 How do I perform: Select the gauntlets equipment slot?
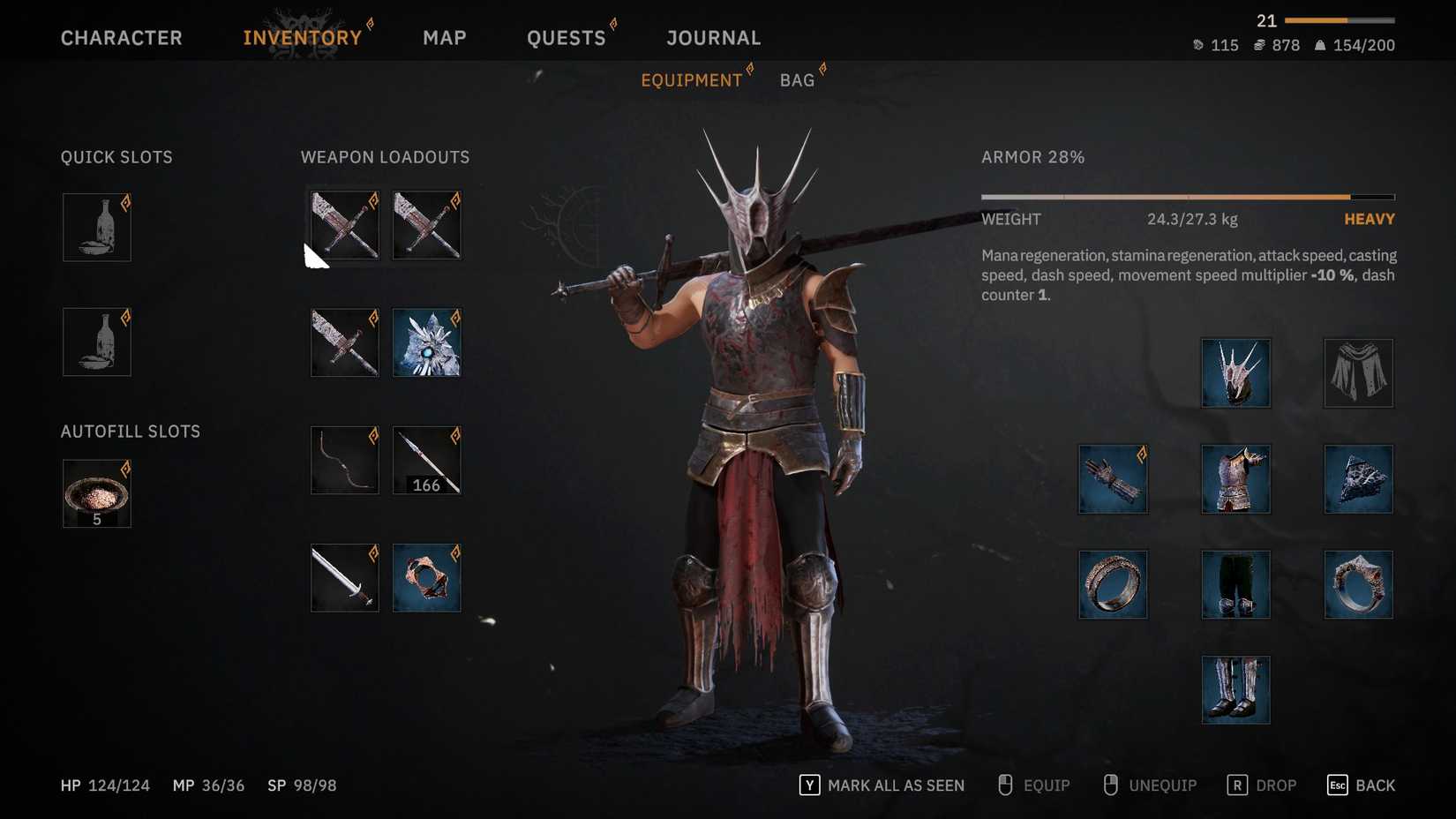coord(1113,479)
